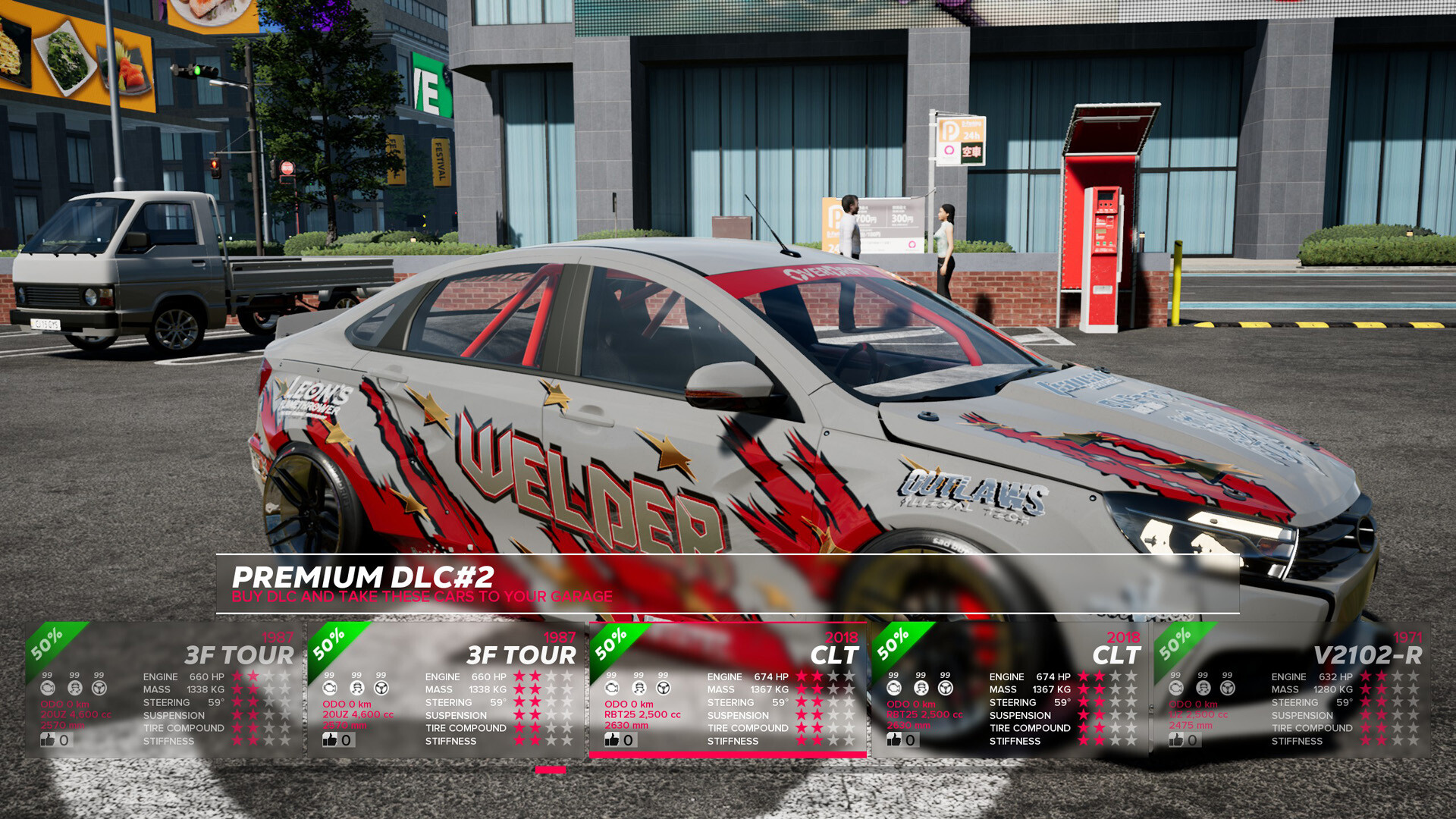Click the thumbs-up icon on the second 3F TOUR card
The height and width of the screenshot is (819, 1456).
[x=331, y=739]
